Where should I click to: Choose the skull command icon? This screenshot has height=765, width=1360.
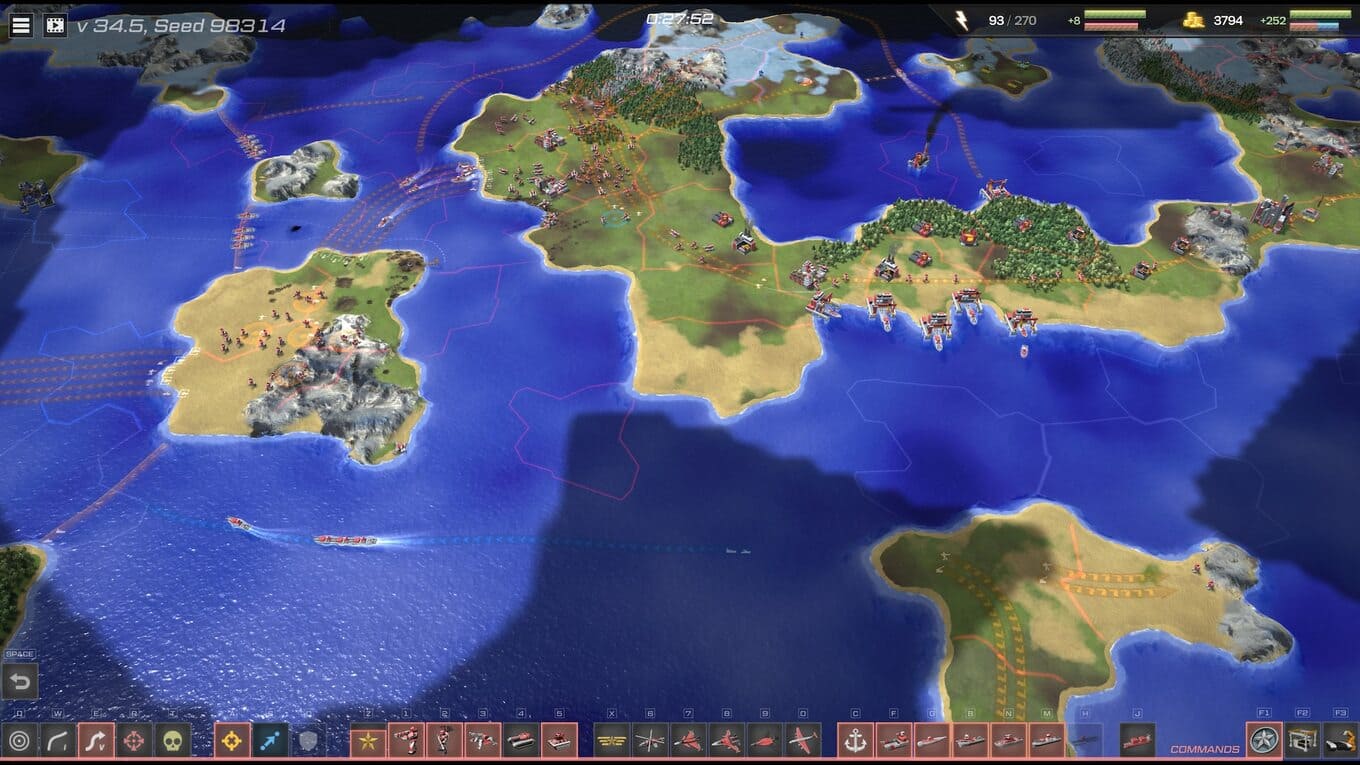[173, 741]
